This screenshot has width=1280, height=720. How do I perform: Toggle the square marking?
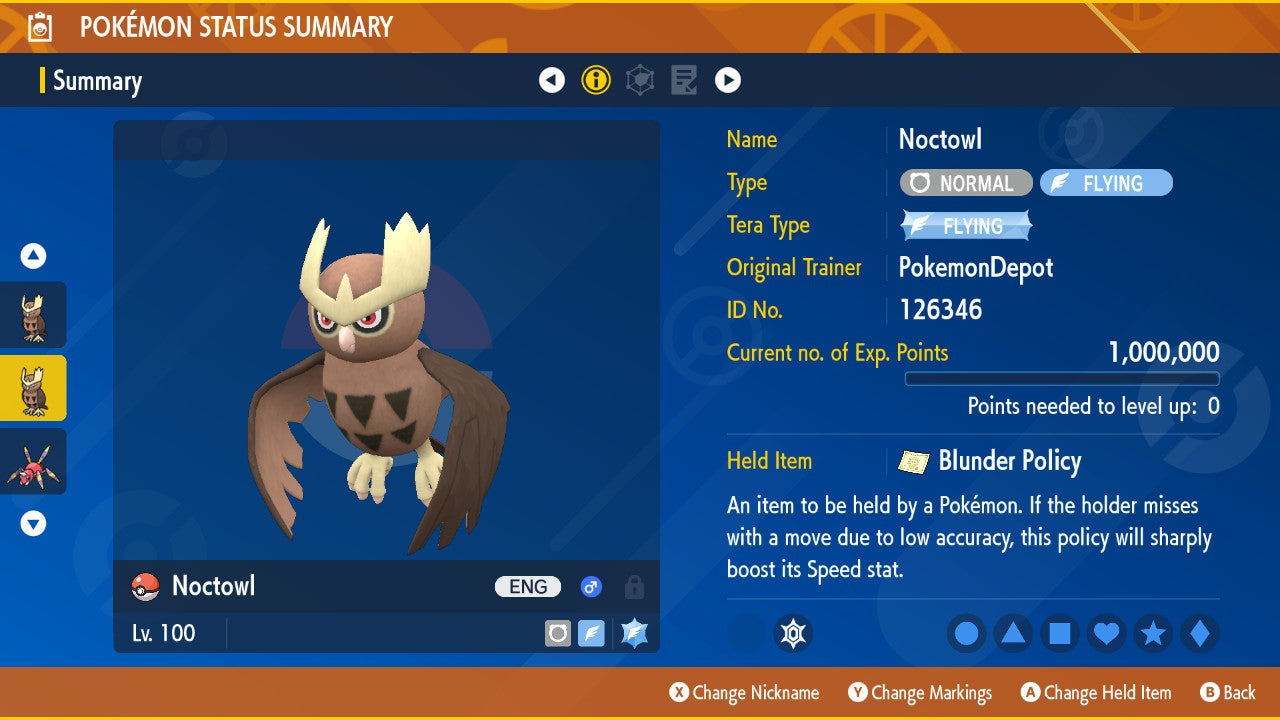click(x=1060, y=633)
